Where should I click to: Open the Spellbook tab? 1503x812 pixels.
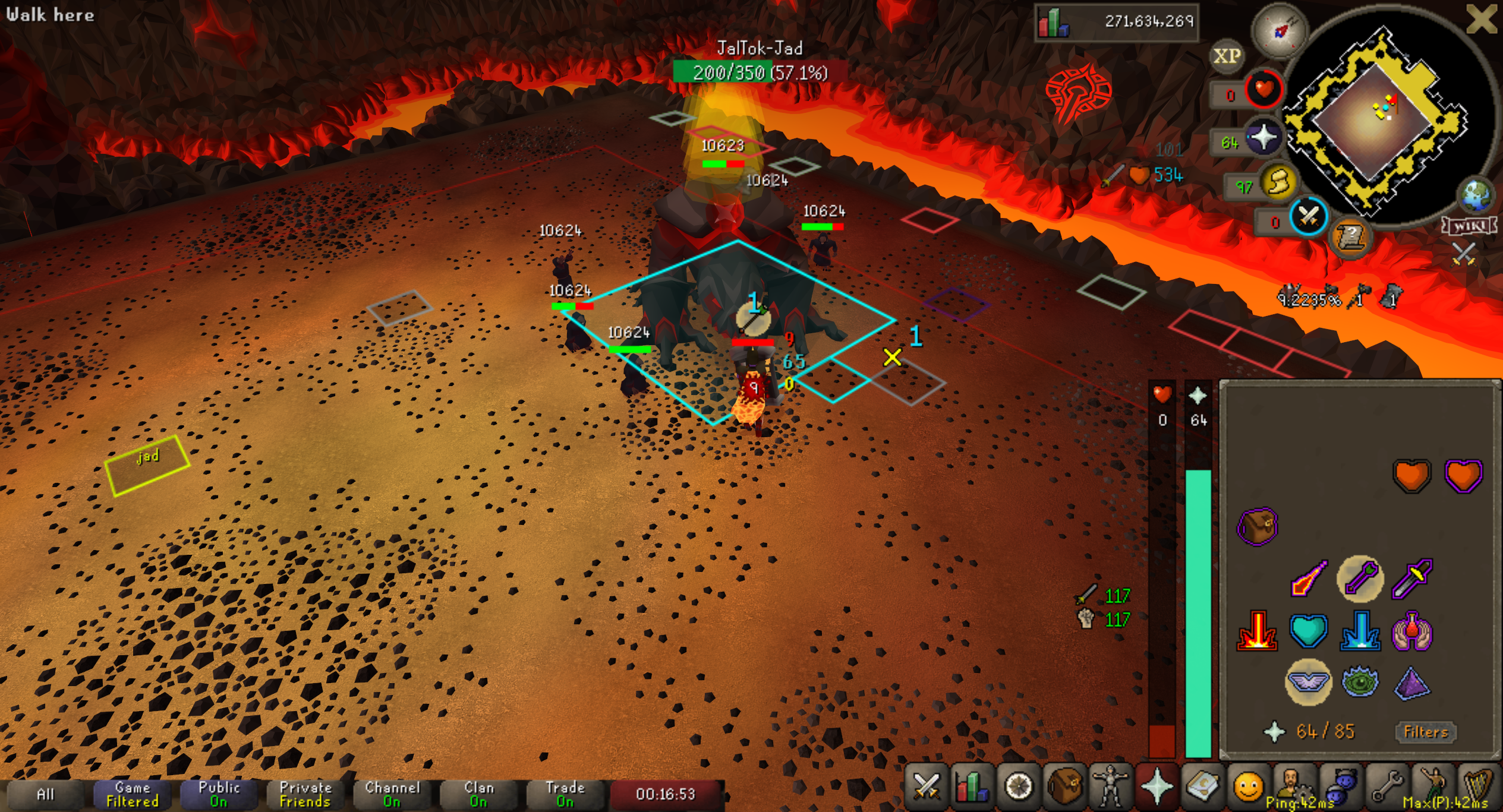coord(1202,786)
